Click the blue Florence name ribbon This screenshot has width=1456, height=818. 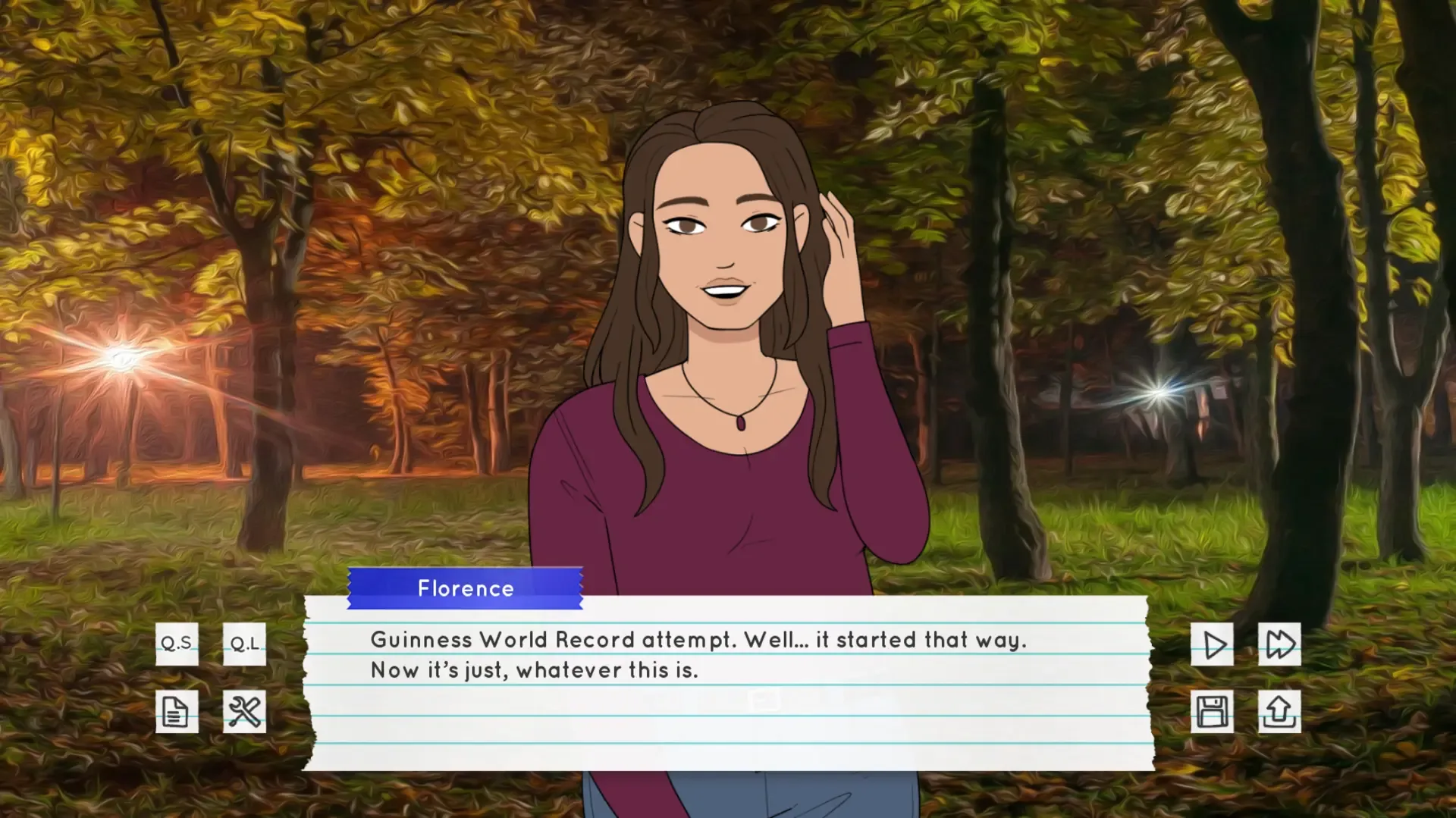coord(465,588)
